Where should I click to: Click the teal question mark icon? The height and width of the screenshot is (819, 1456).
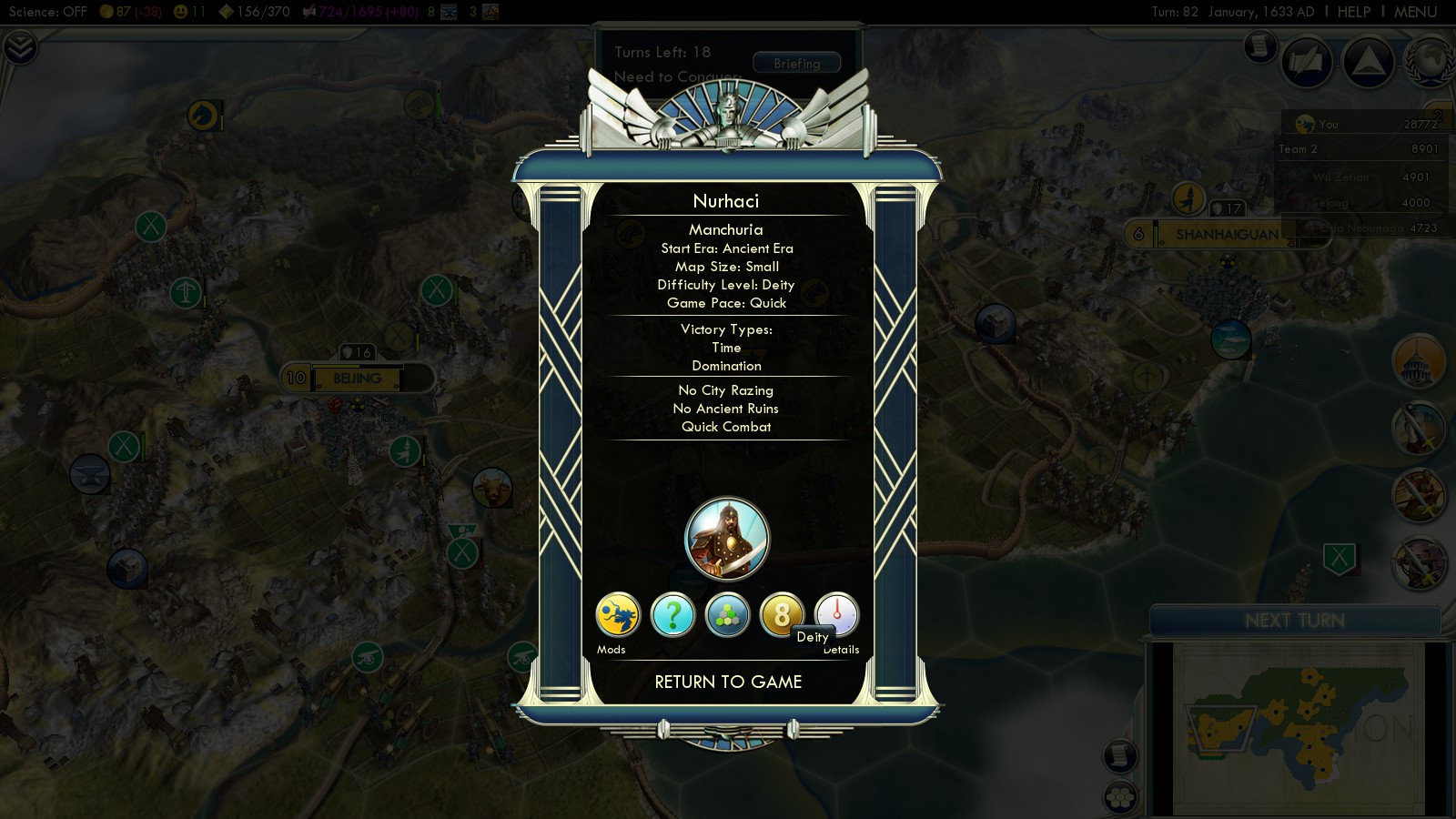pos(672,615)
